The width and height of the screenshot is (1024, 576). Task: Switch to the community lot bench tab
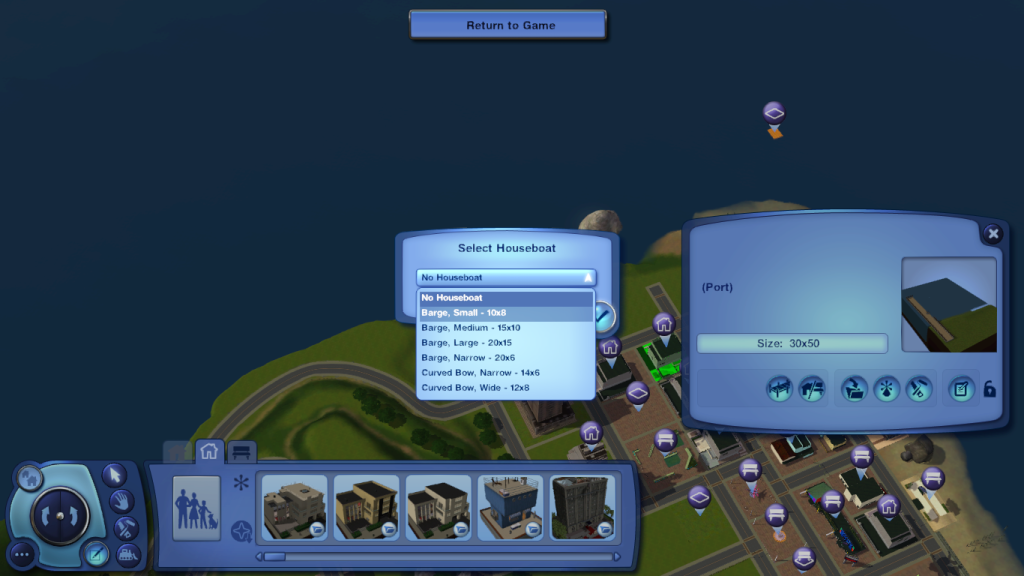tap(241, 451)
